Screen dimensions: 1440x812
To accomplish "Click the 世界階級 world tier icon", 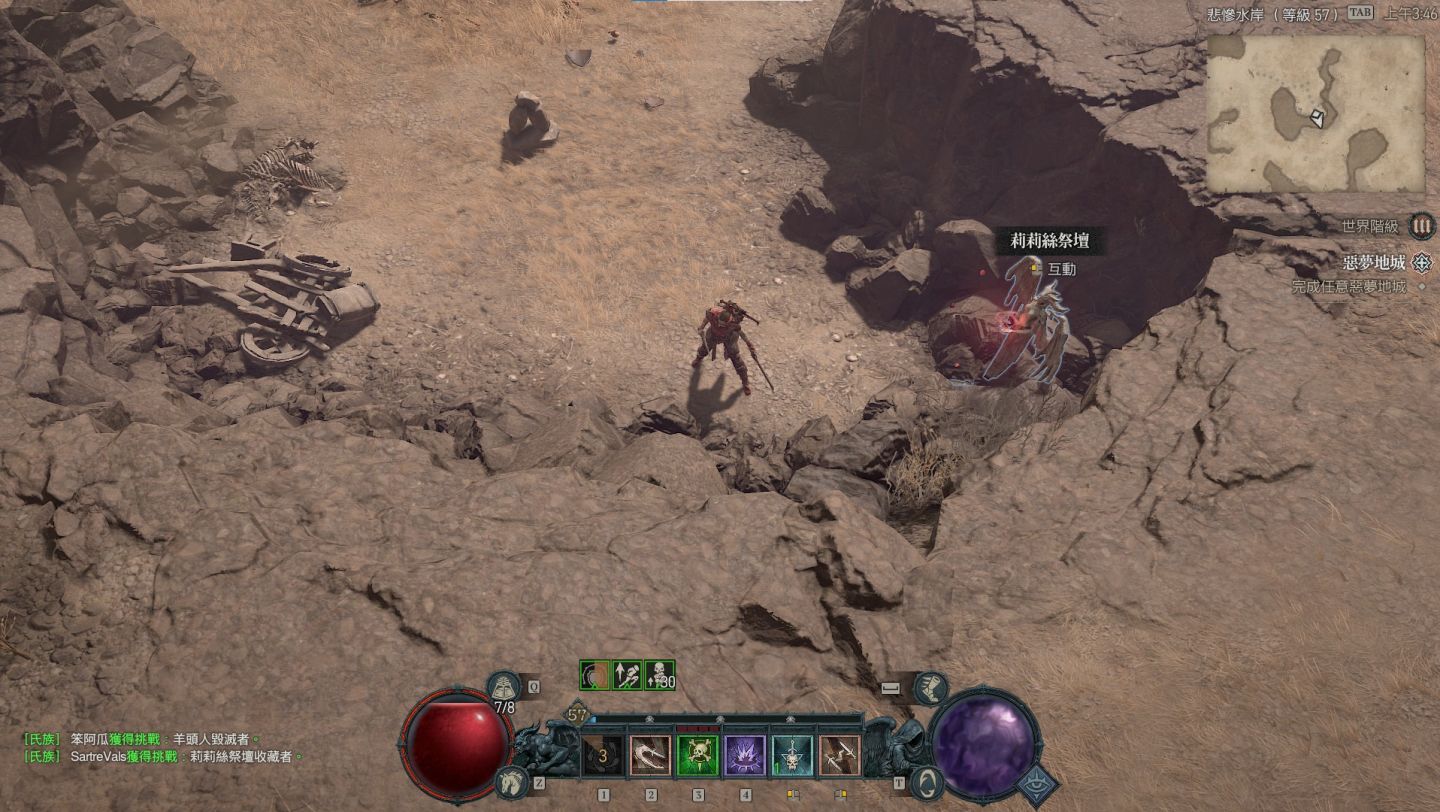I will coord(1421,226).
